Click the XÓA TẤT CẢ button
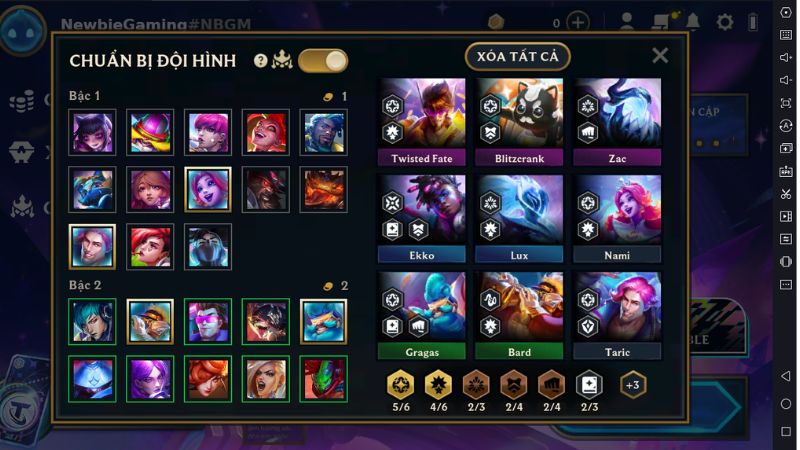The image size is (800, 450). point(517,57)
